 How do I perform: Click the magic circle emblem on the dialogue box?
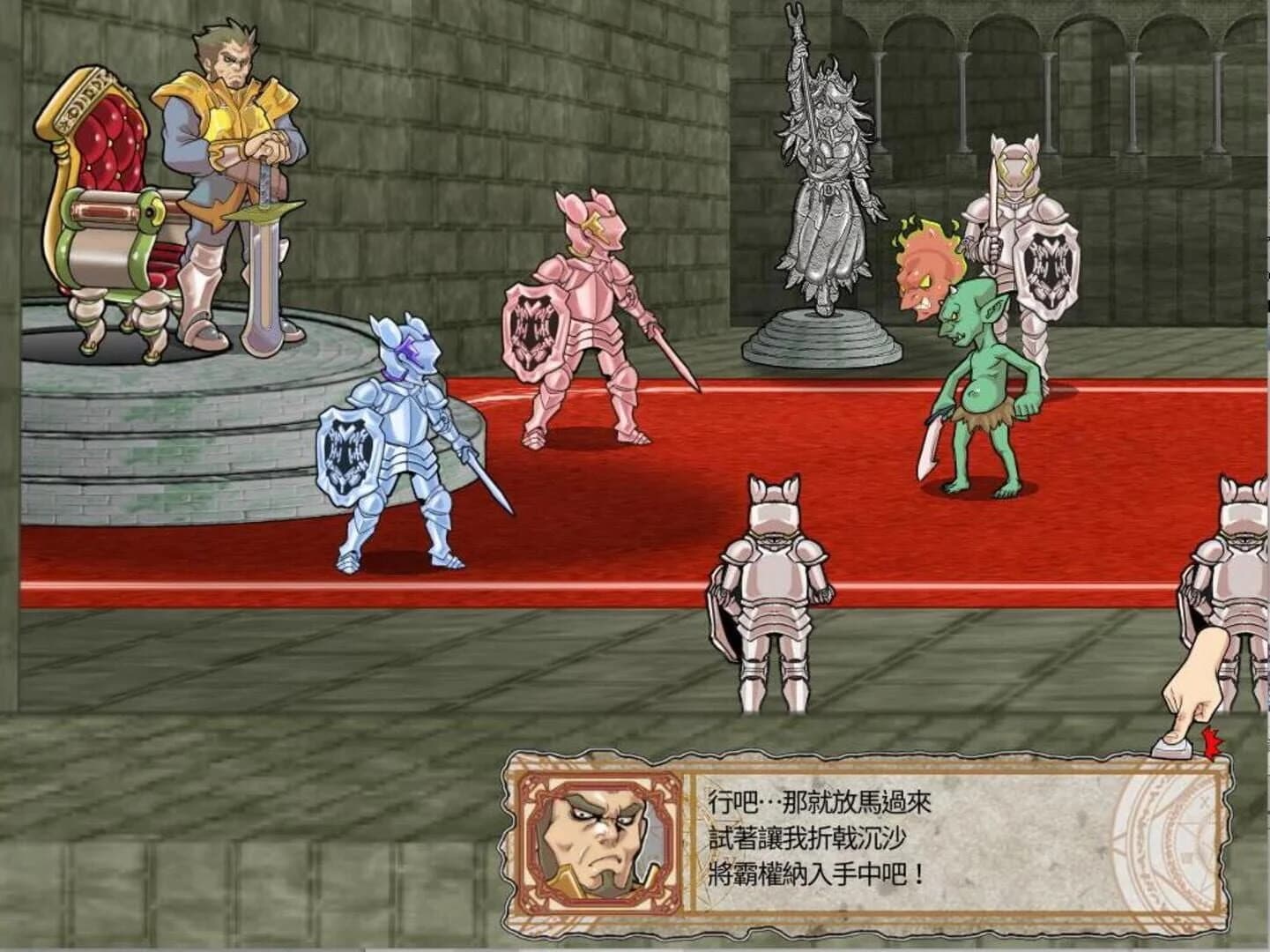(1172, 846)
